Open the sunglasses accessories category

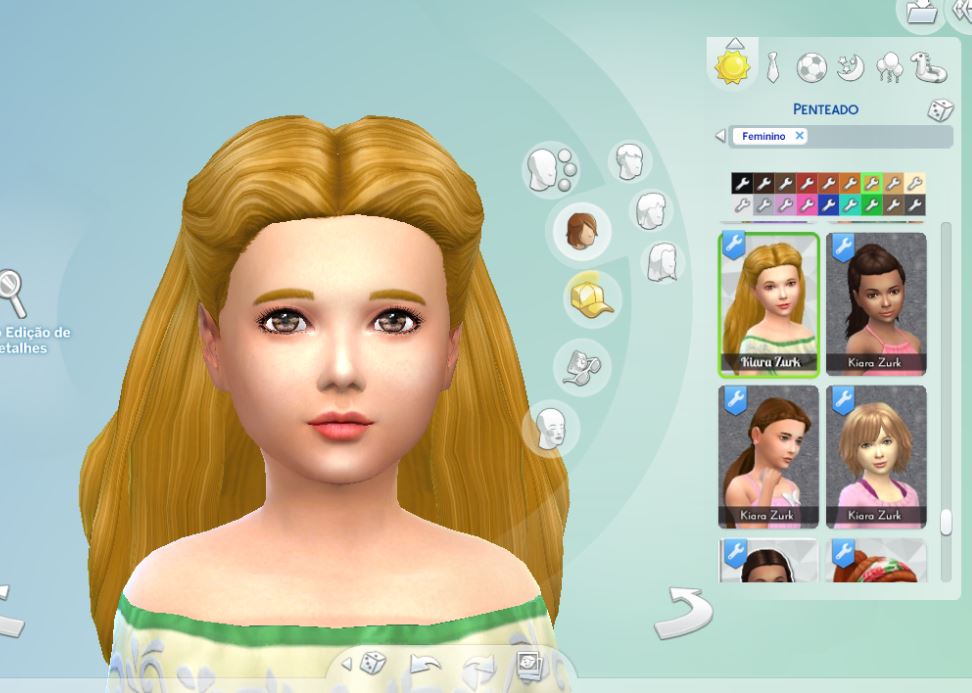573,366
